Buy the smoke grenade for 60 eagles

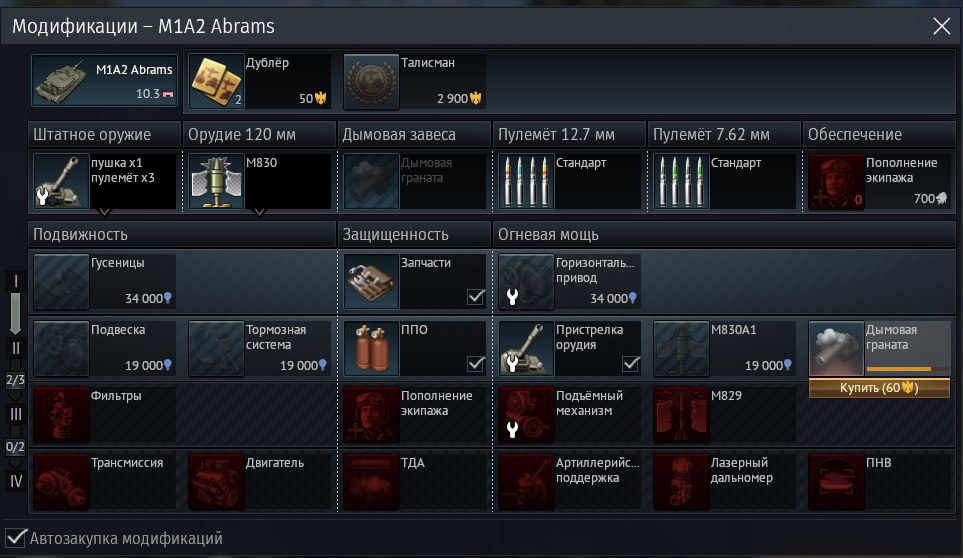click(x=879, y=387)
